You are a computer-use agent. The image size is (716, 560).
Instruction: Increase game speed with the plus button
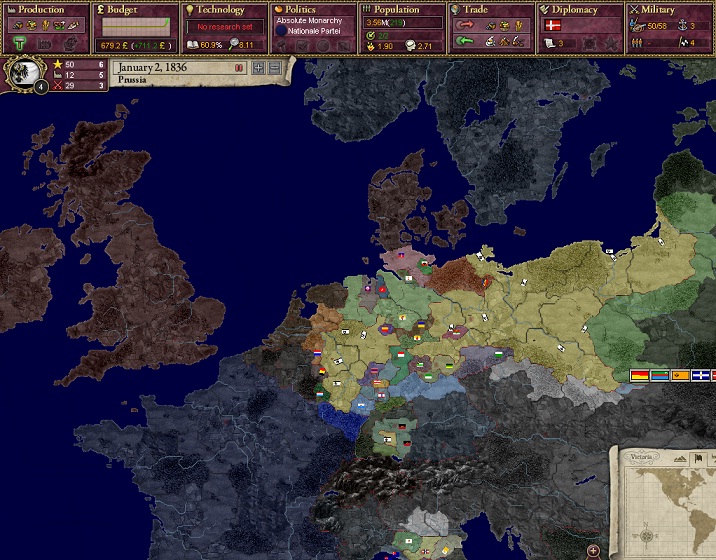click(259, 67)
